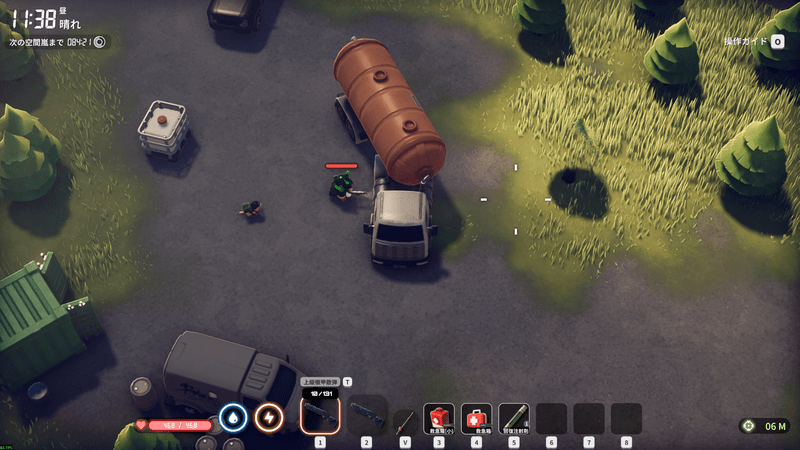The image size is (800, 450).
Task: Click the lightning bolt energy icon
Action: [x=268, y=417]
